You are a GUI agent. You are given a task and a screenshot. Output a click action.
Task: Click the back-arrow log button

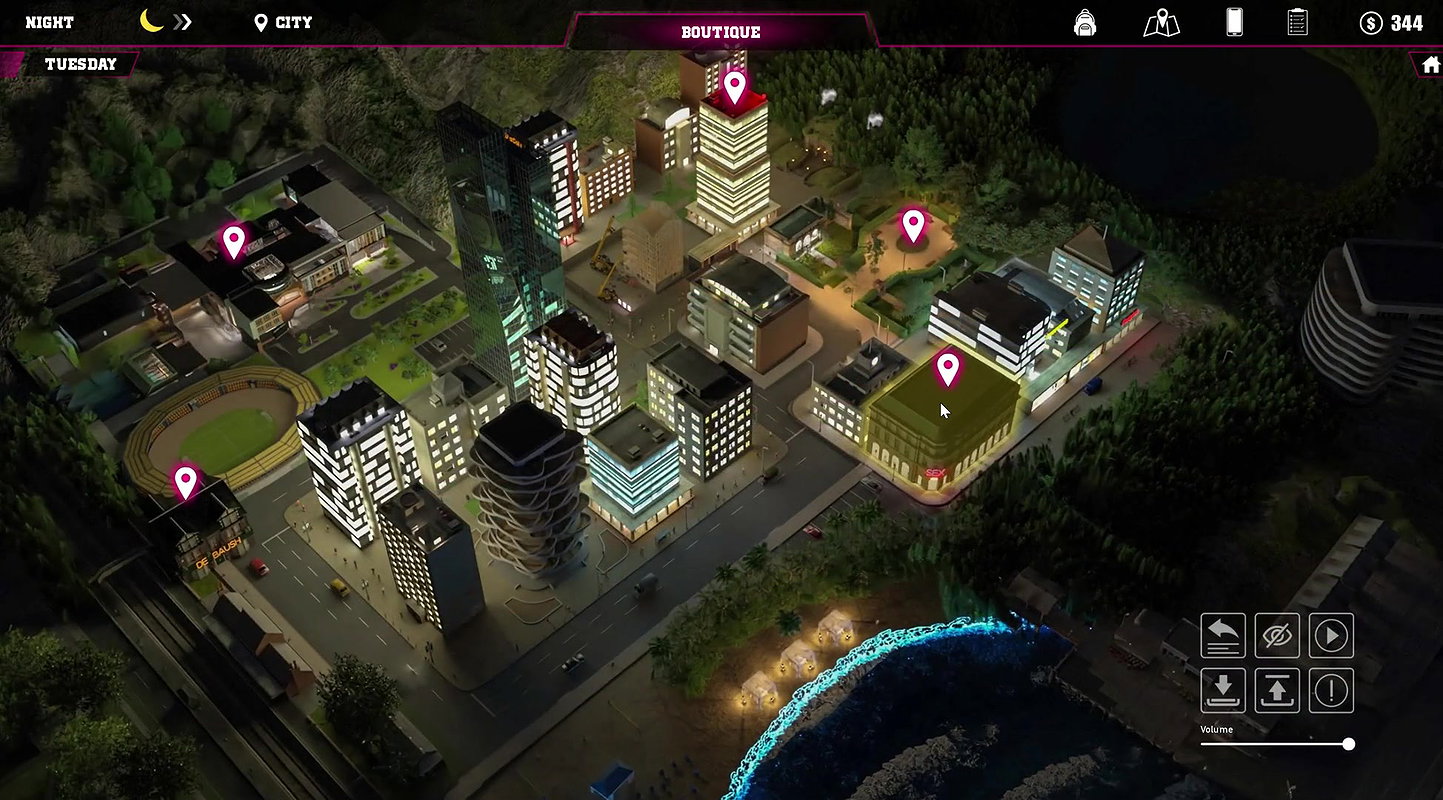[x=1223, y=636]
